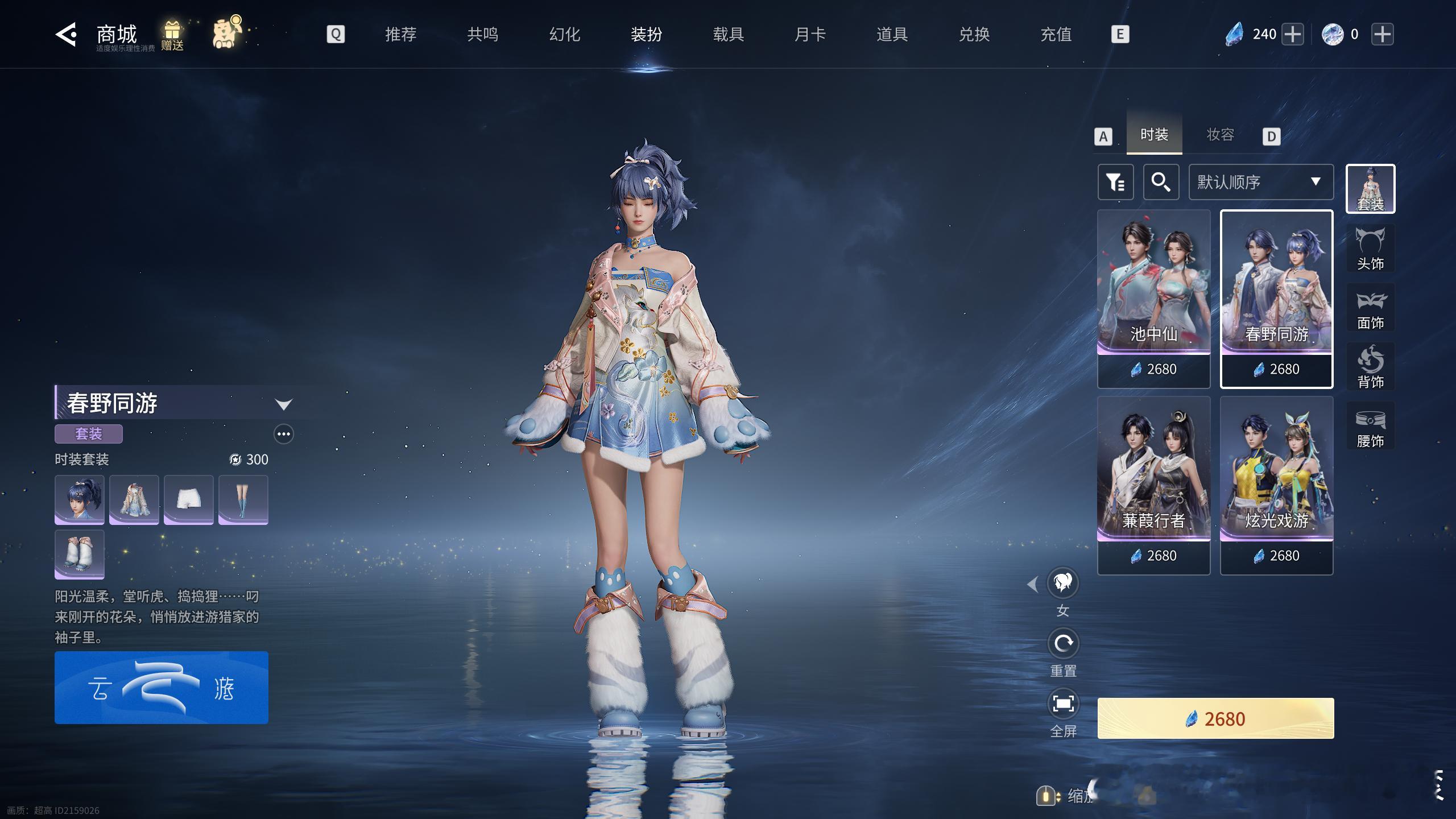
Task: Open the outfit filter button
Action: coord(1115,182)
